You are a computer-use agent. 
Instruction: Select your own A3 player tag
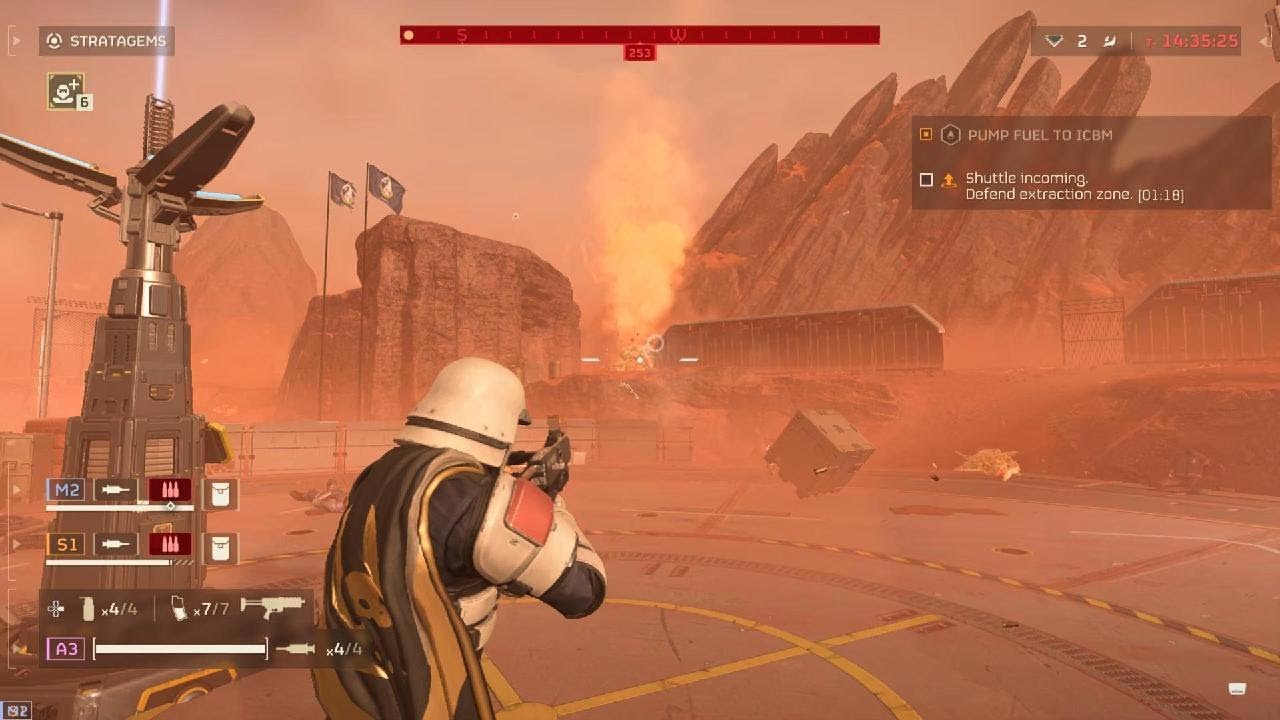pos(67,649)
